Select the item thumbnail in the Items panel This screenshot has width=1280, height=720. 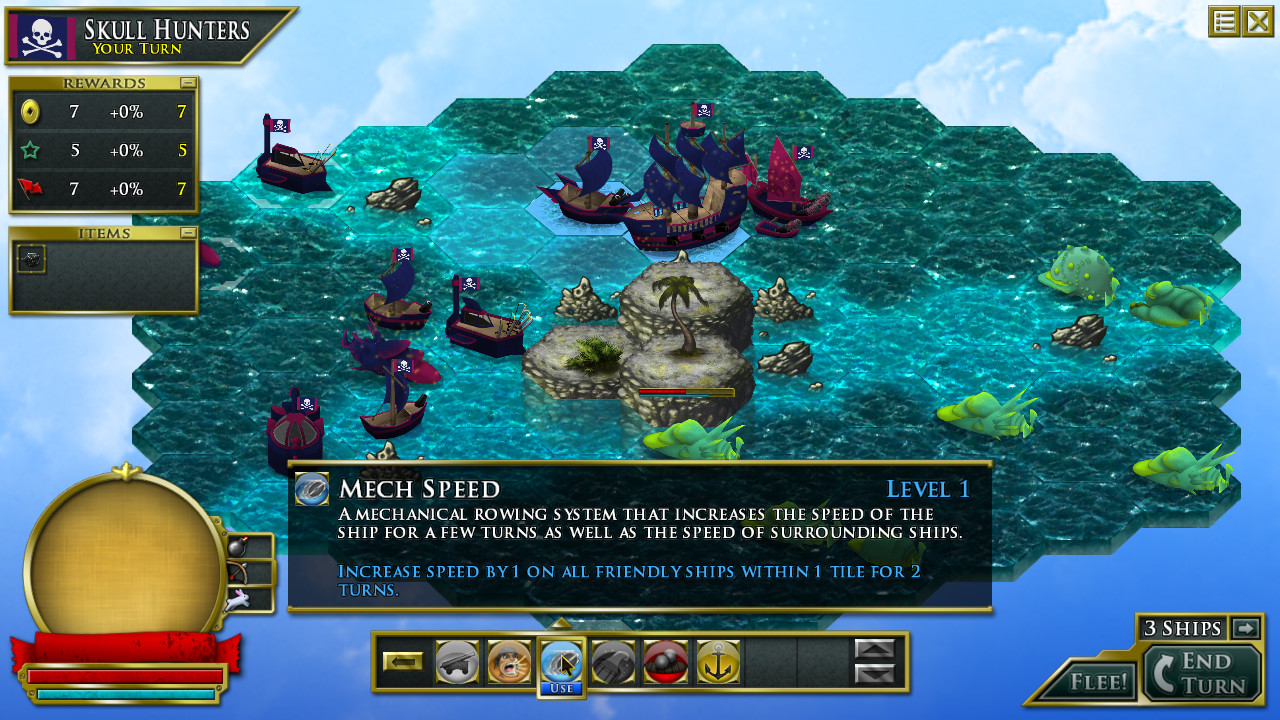[x=31, y=259]
